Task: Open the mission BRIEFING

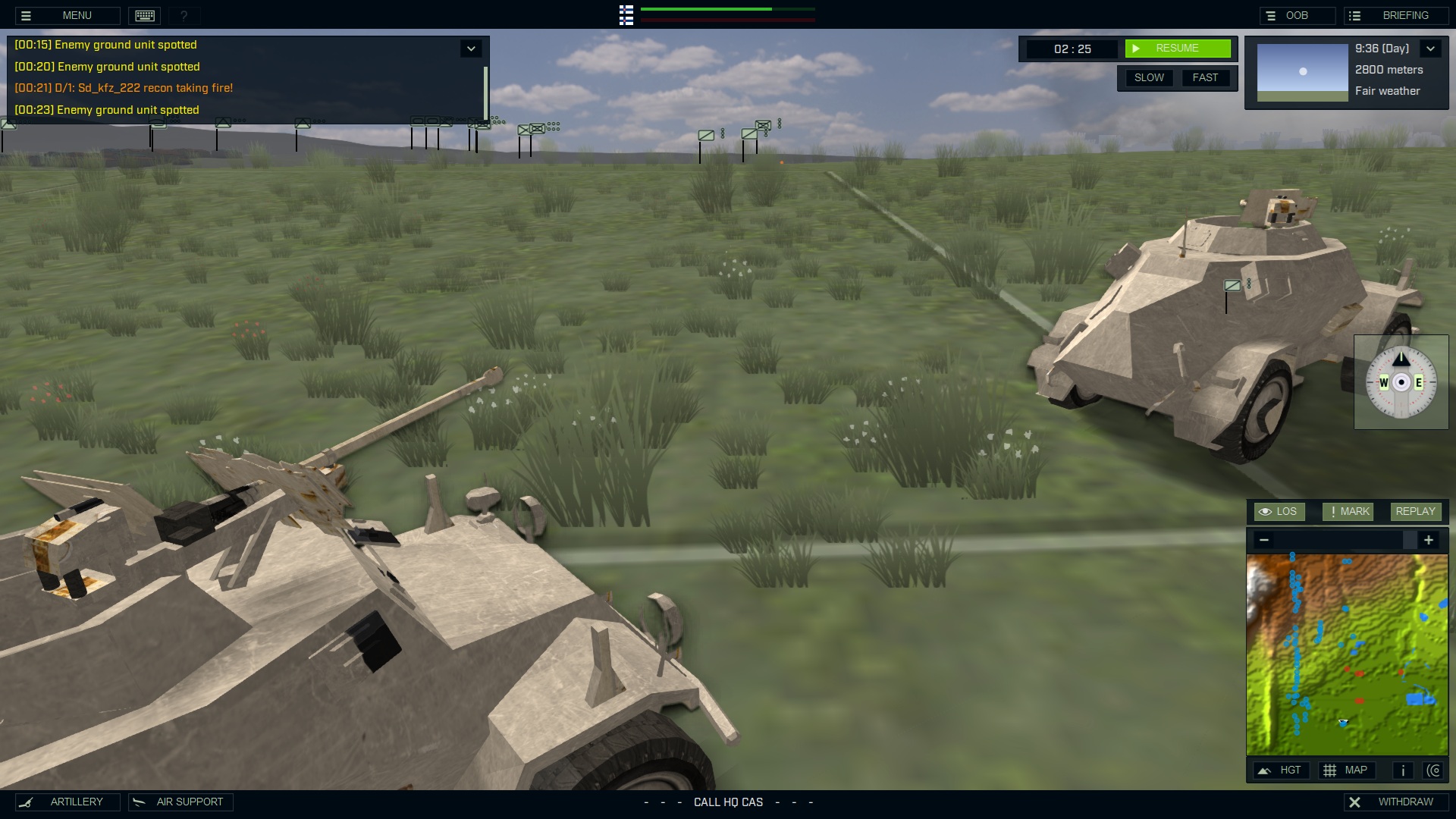Action: (x=1395, y=15)
